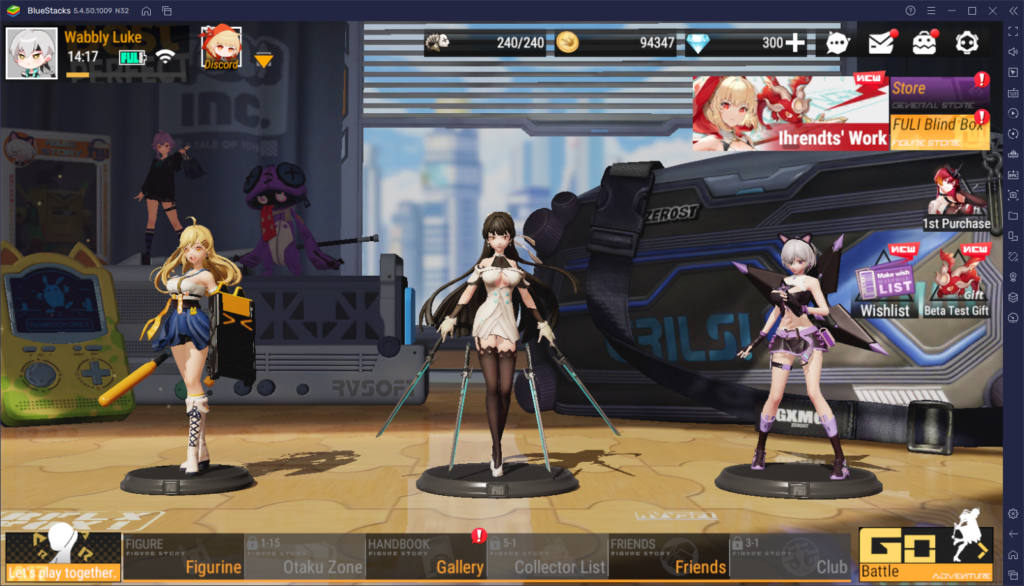The width and height of the screenshot is (1024, 586).
Task: Open the FULI Blind Box shop
Action: click(x=938, y=127)
